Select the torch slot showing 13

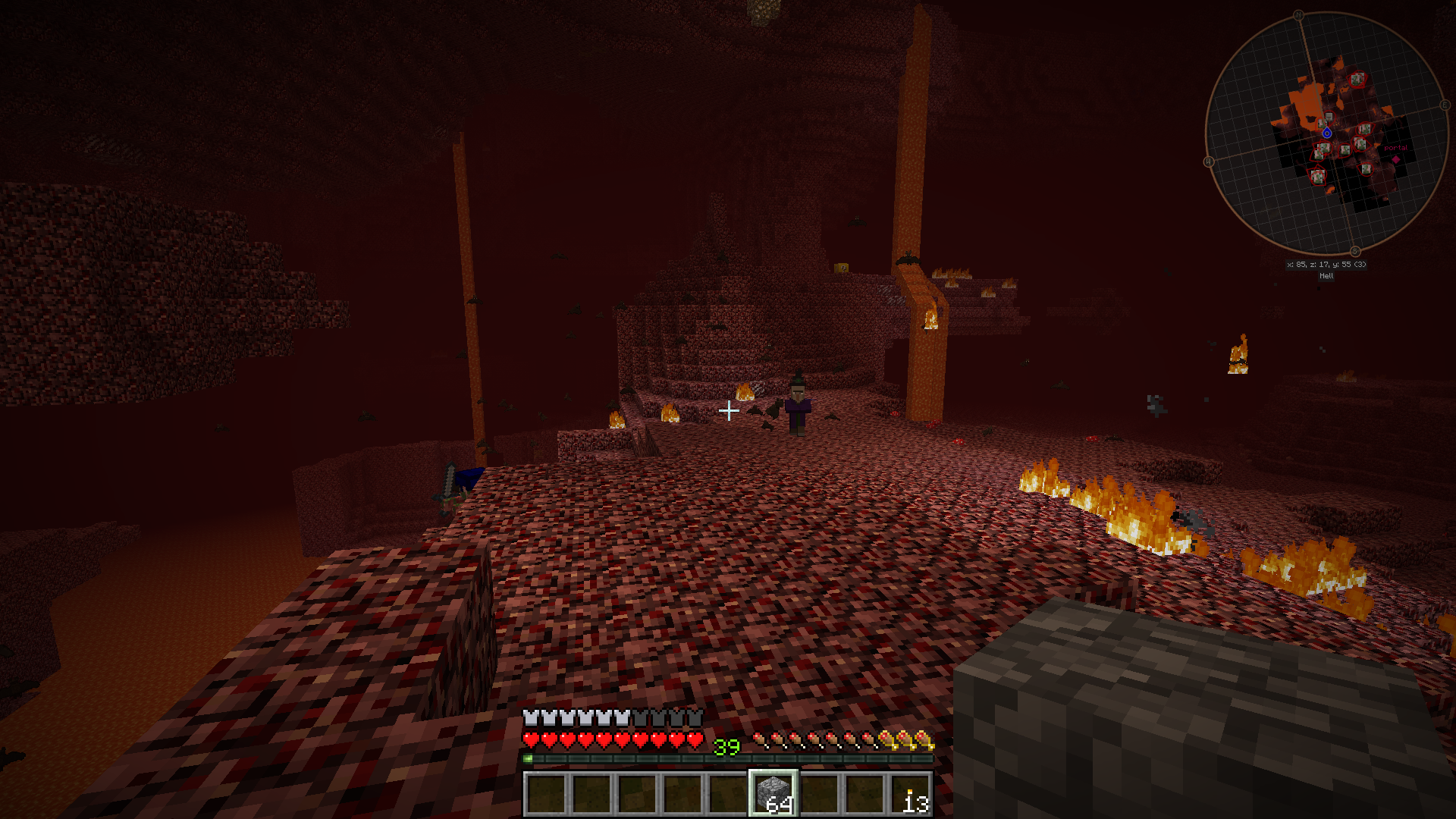(911, 794)
